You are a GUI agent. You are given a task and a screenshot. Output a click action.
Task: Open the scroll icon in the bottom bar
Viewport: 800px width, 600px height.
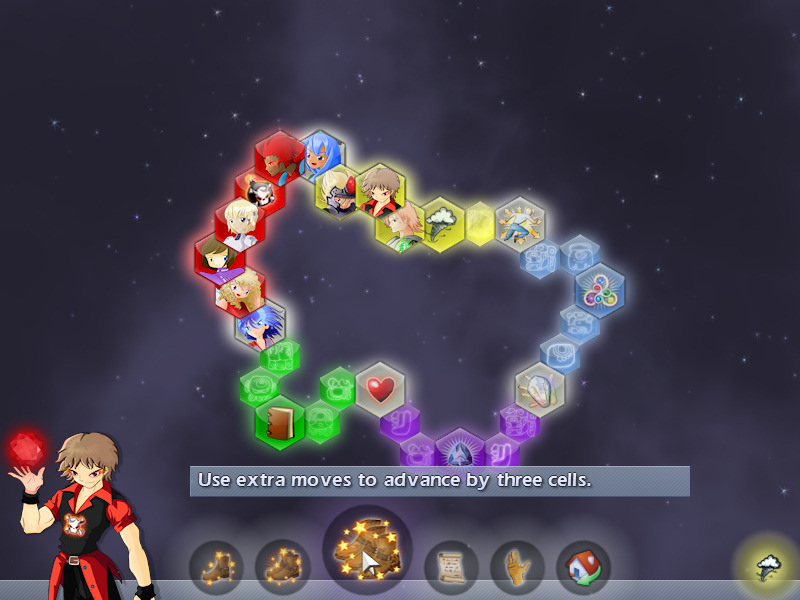[x=452, y=568]
